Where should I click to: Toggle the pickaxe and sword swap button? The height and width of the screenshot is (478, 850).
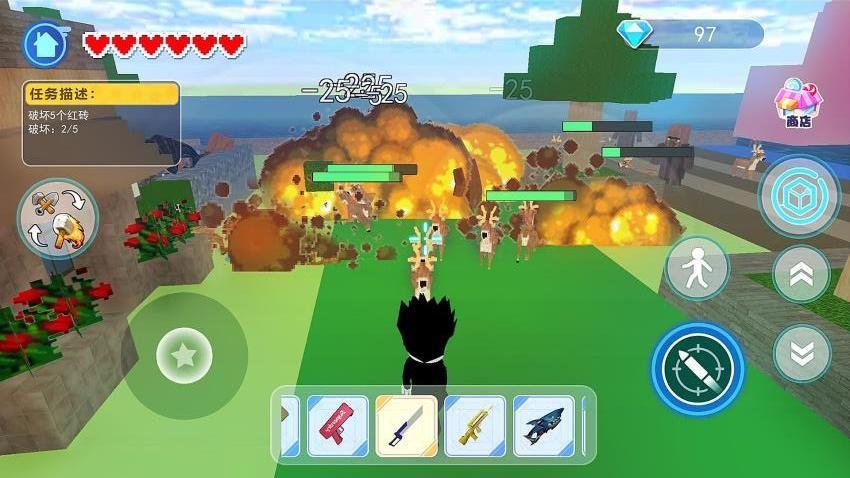click(x=57, y=218)
